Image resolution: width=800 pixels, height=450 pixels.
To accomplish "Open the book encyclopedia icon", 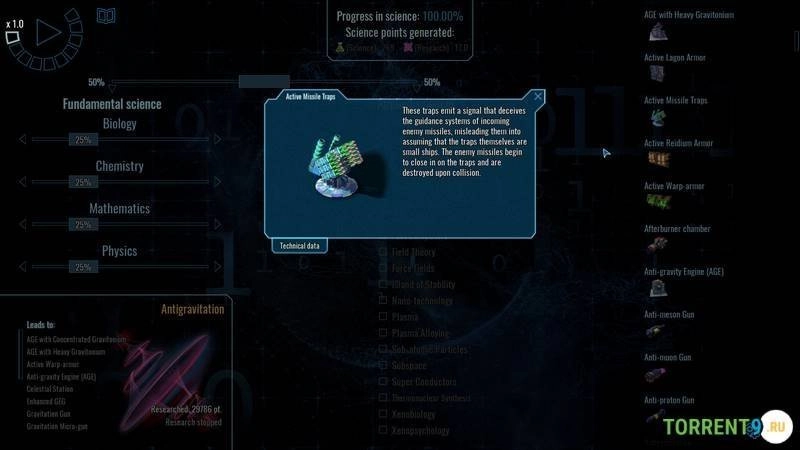I will (x=106, y=16).
